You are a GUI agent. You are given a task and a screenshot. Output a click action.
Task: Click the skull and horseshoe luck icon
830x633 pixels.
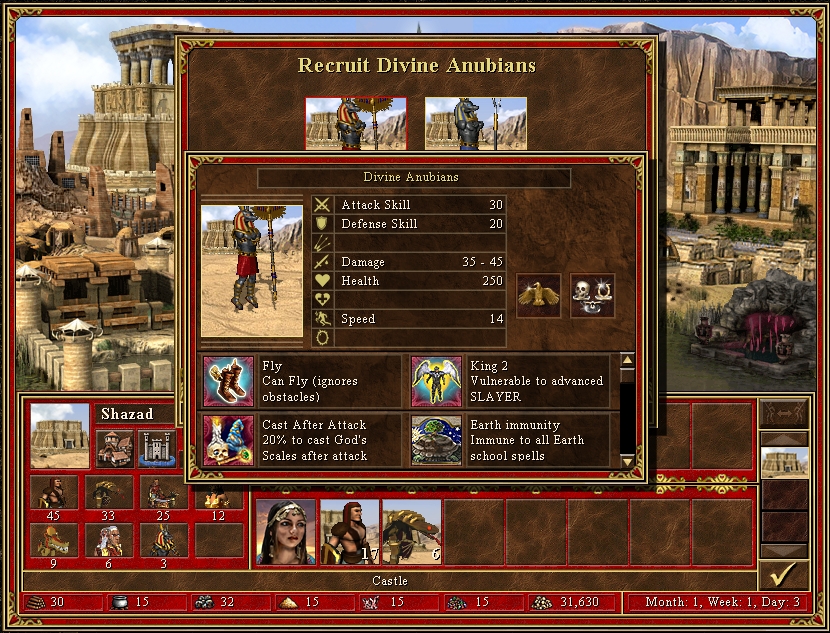(592, 296)
